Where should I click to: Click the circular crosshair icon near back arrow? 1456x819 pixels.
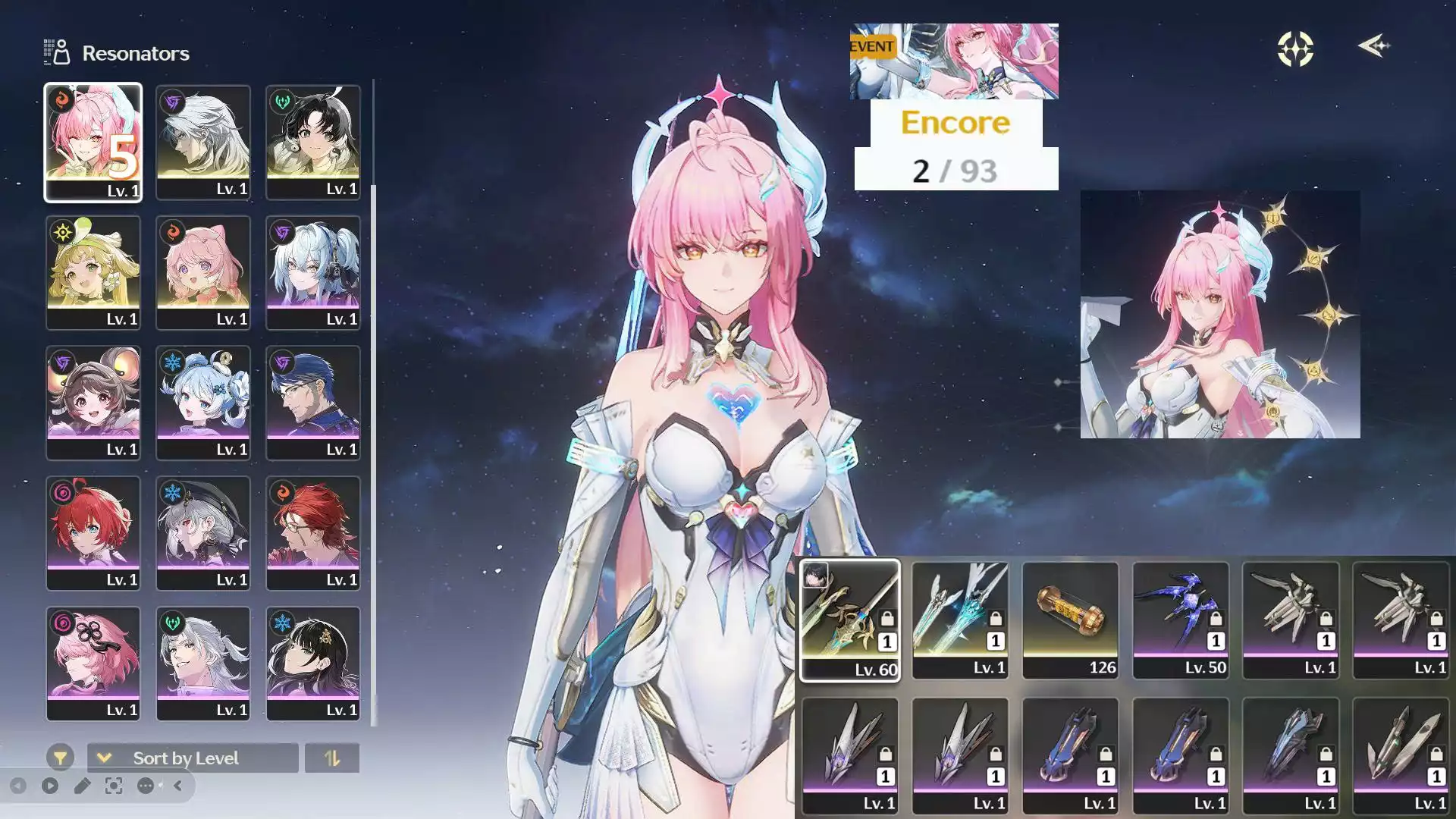[x=1295, y=49]
